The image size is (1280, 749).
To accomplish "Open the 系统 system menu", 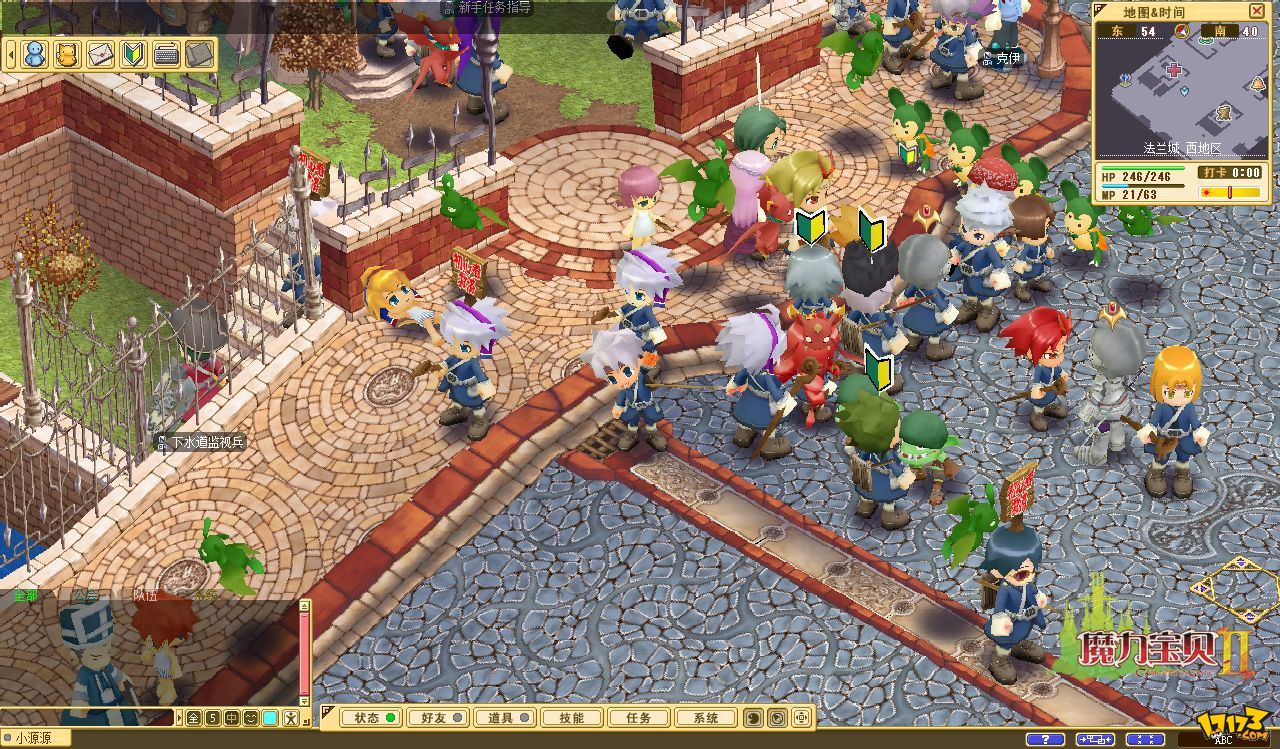I will pos(705,717).
